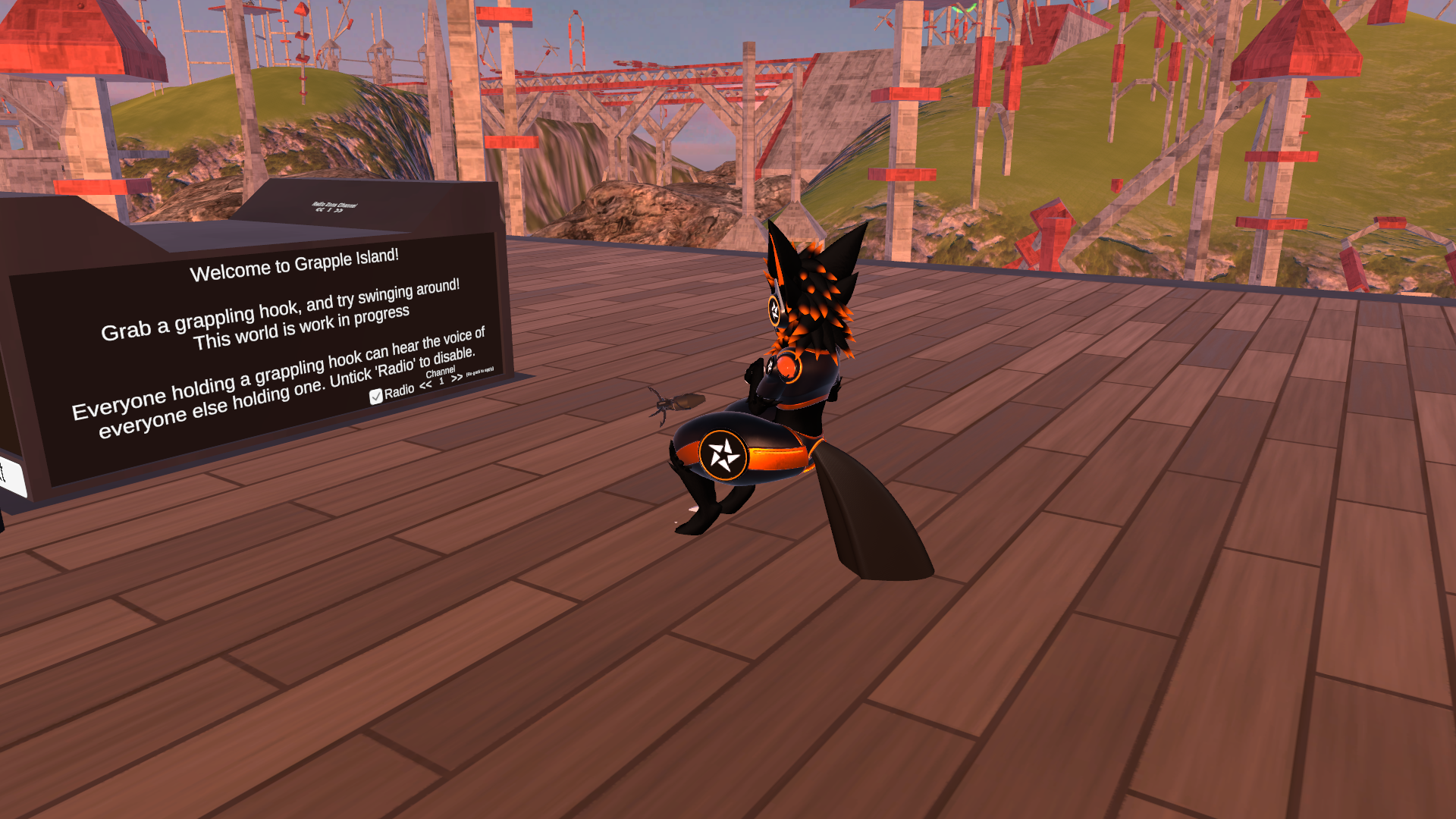Untick the Radio checkbox on the welcome board
Image resolution: width=1456 pixels, height=819 pixels.
tap(376, 397)
